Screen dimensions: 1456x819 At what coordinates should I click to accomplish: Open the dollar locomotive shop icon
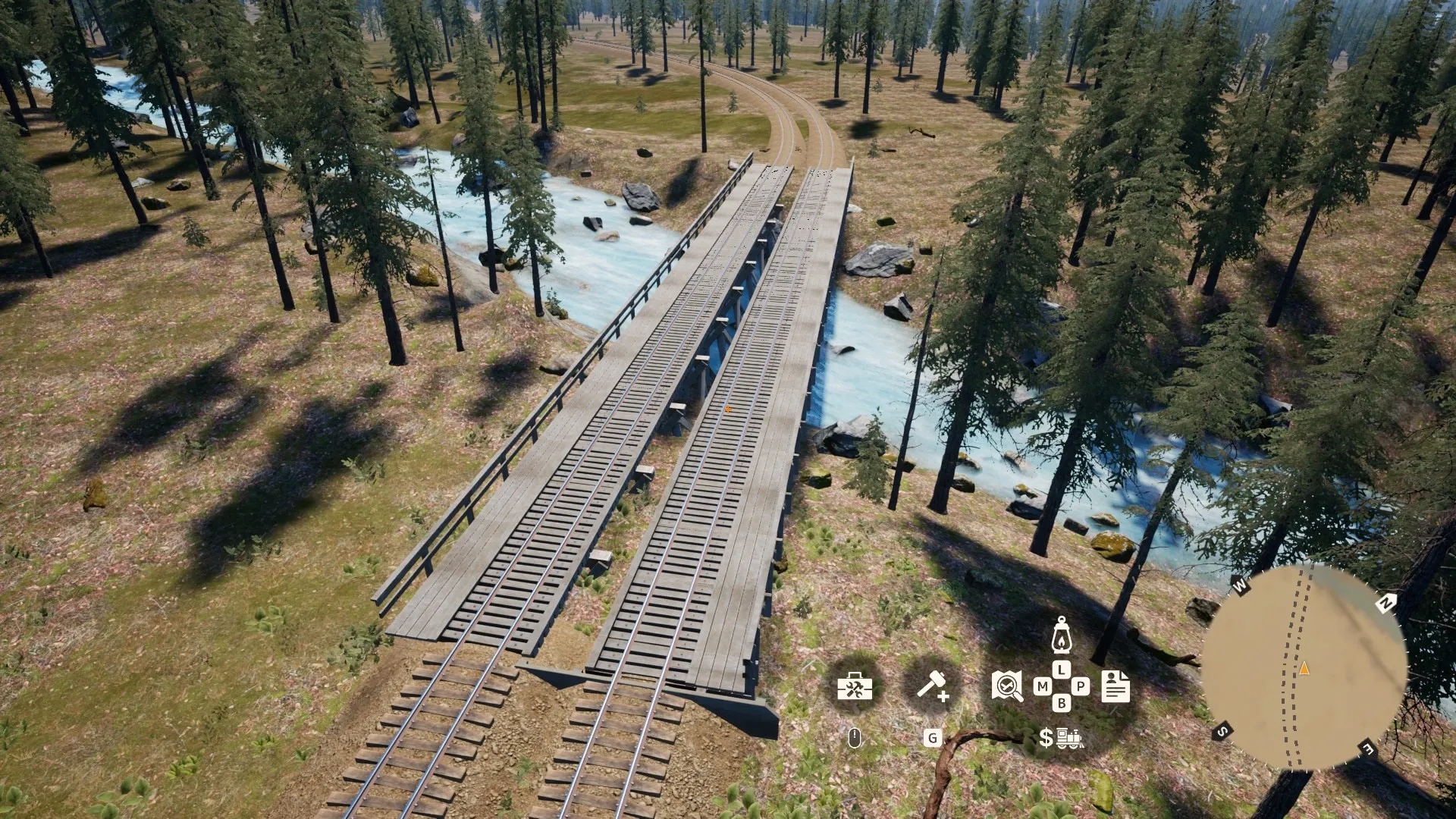point(1060,737)
